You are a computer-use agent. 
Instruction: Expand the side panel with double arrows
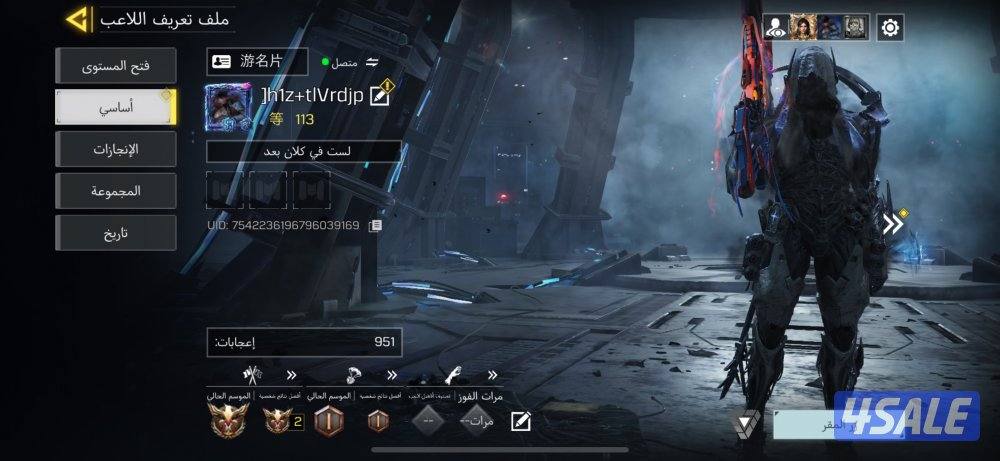(893, 224)
